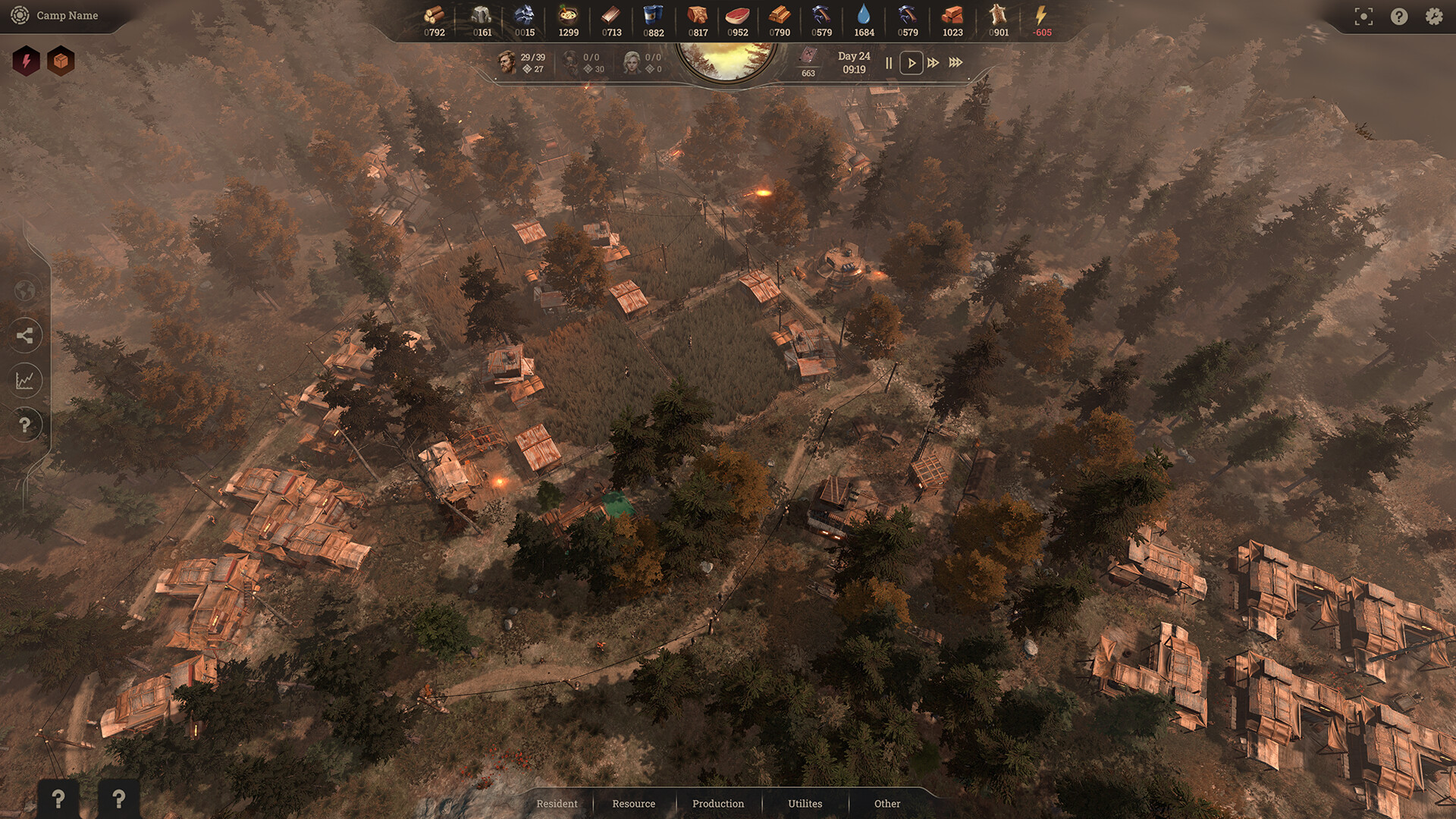Click the water droplet resource icon

[x=864, y=15]
